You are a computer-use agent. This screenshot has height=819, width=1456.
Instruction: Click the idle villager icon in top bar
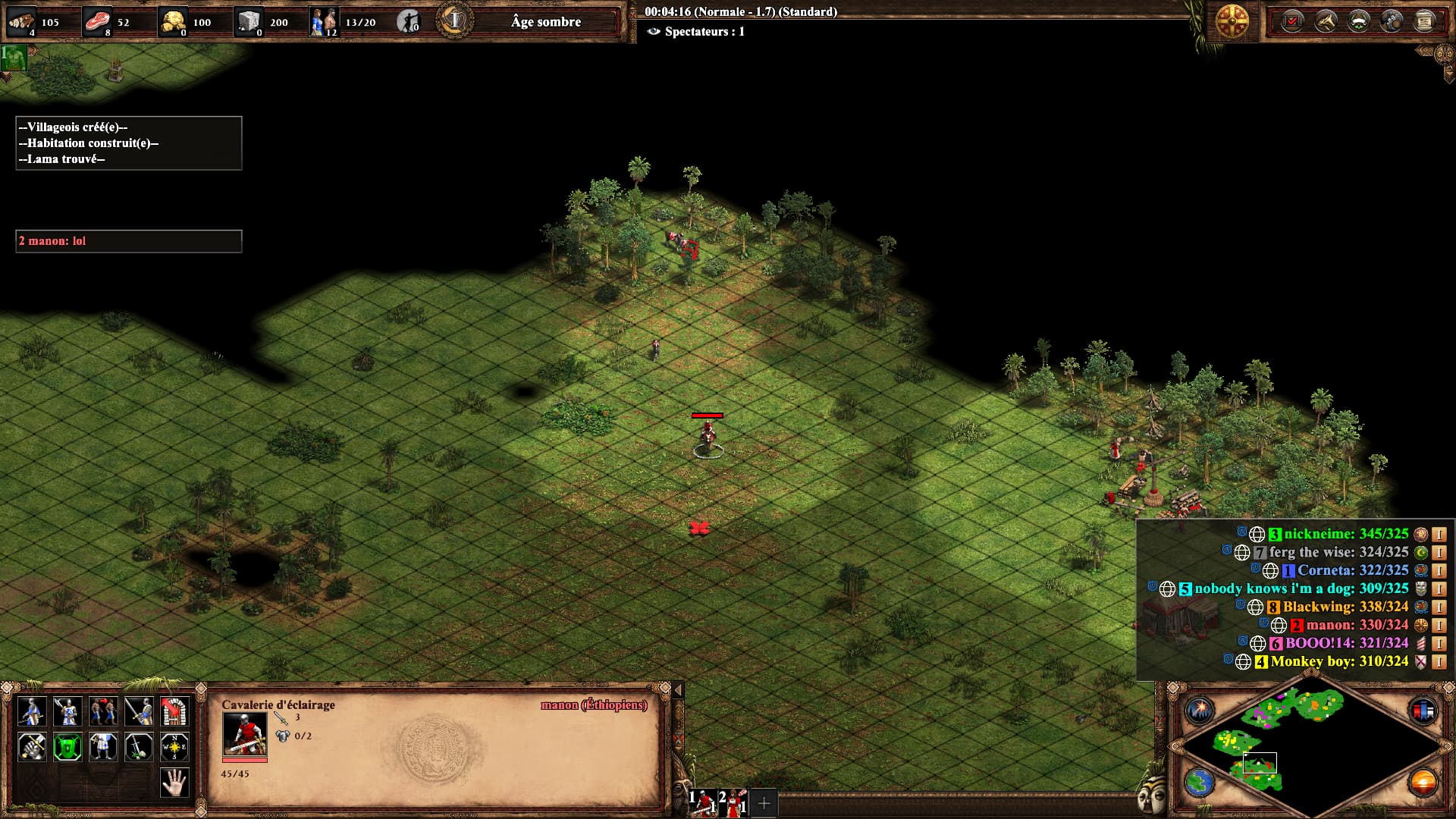pos(408,21)
